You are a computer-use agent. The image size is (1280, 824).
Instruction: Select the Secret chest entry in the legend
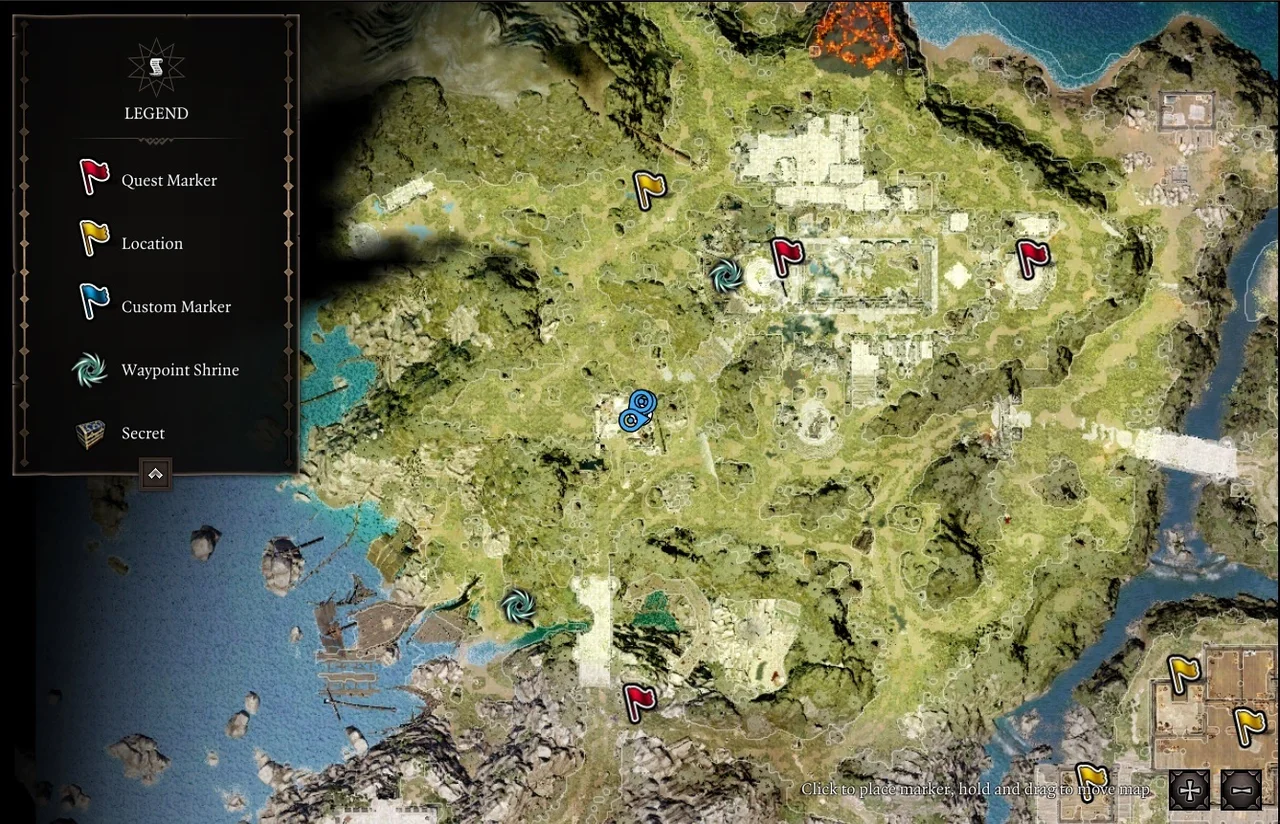click(x=142, y=433)
